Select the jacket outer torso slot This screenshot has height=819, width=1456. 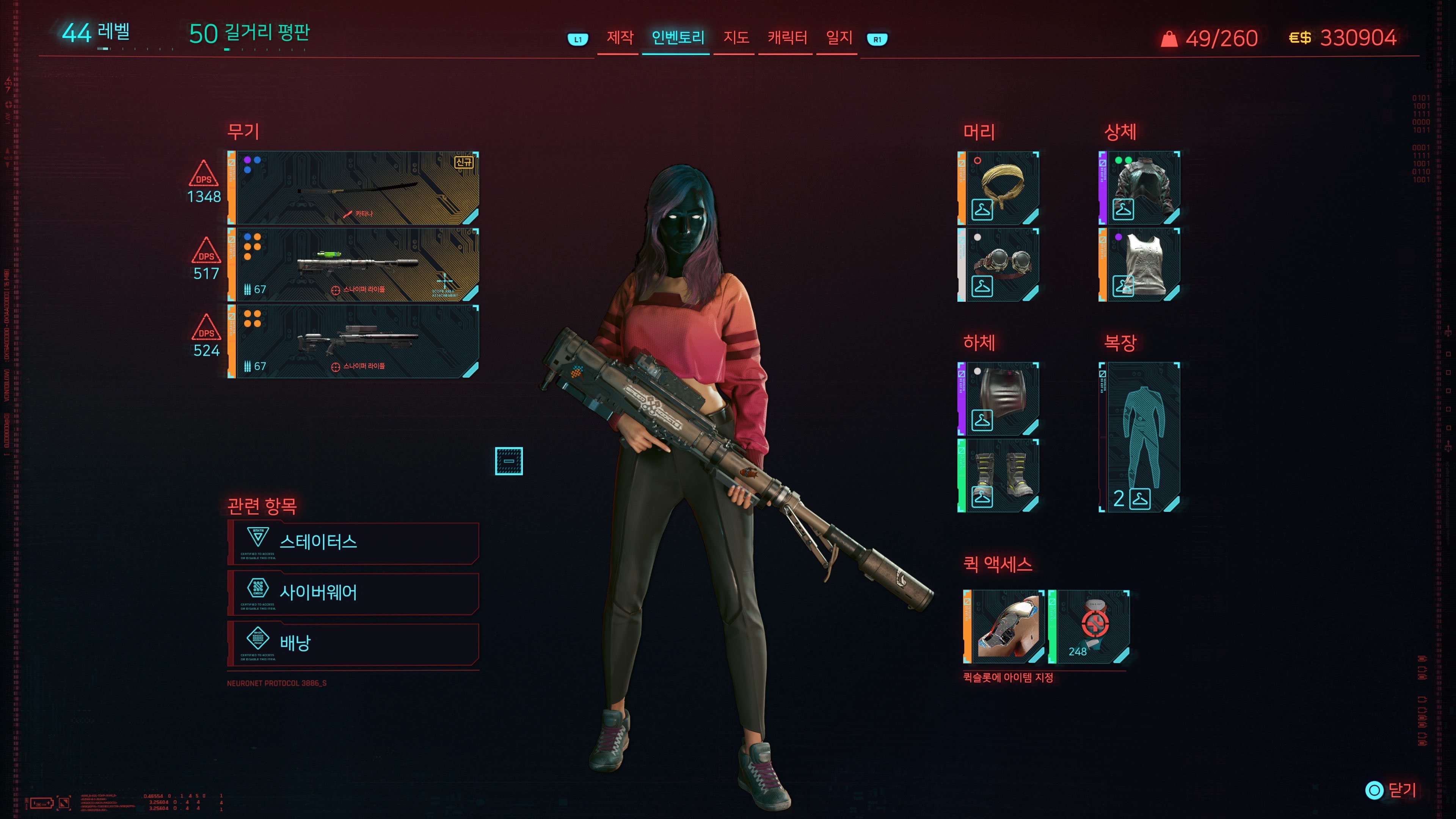tap(1140, 188)
